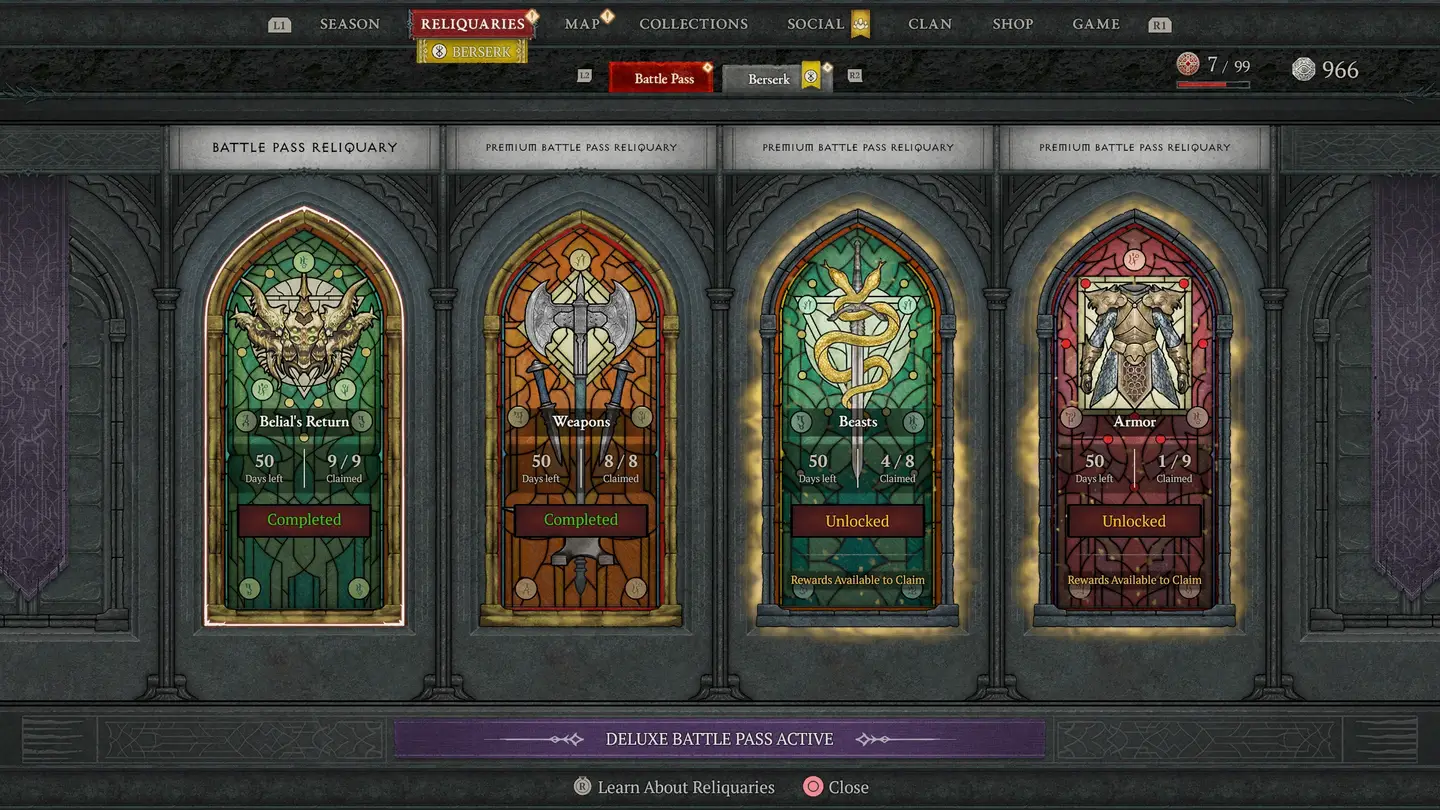Go to the Social tab
Viewport: 1440px width, 810px height.
coord(816,24)
